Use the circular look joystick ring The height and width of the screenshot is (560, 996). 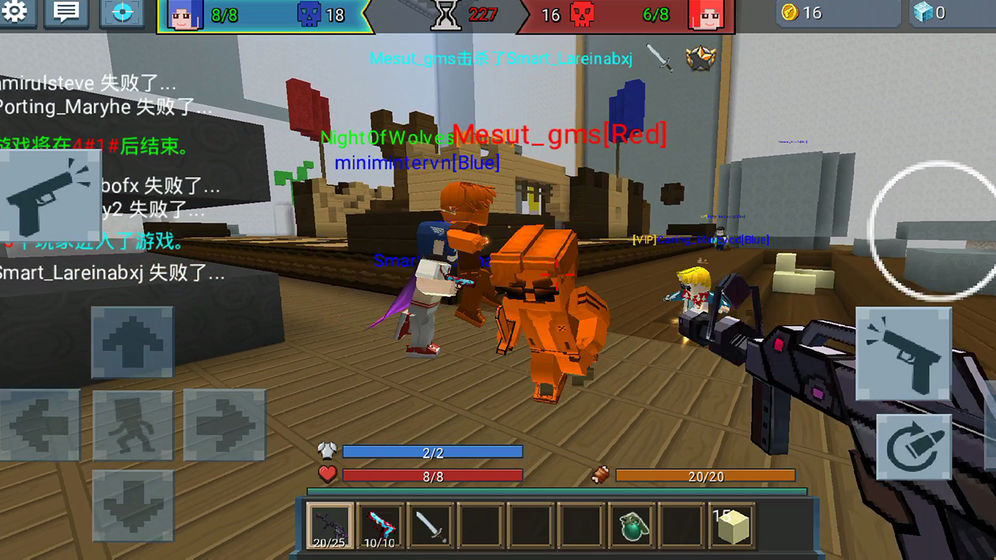(932, 227)
